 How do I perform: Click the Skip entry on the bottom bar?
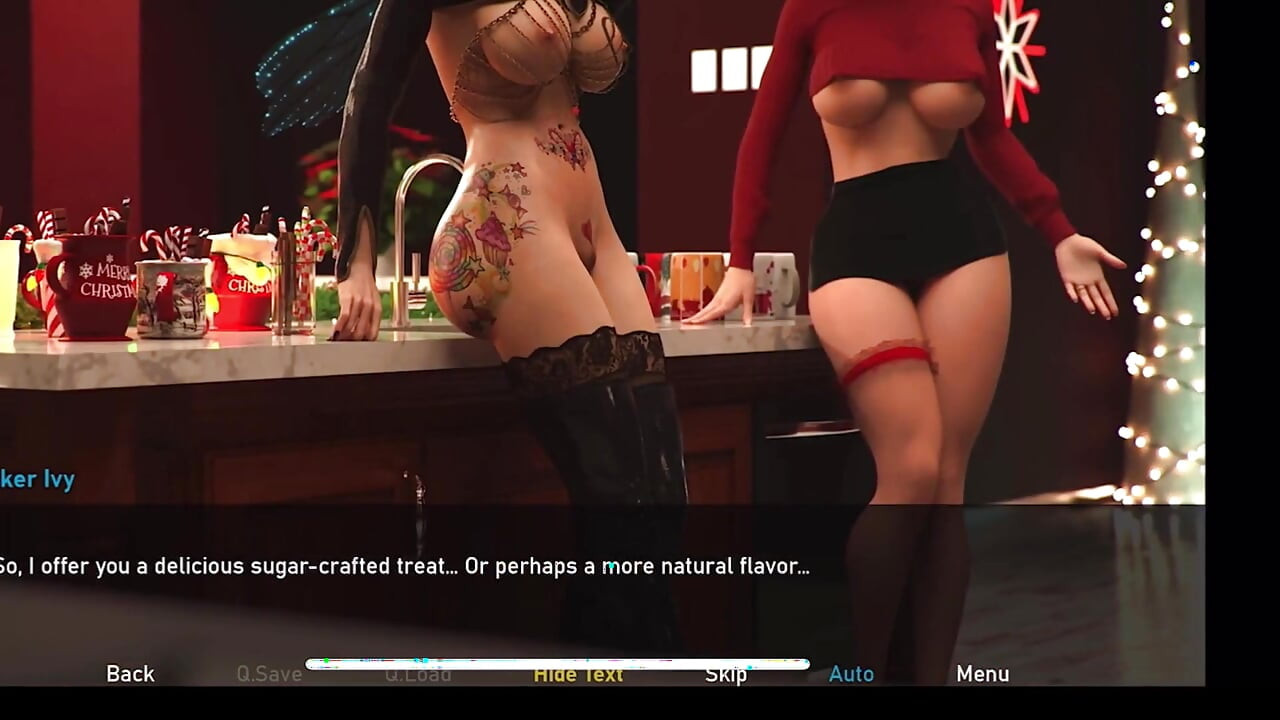pos(726,674)
